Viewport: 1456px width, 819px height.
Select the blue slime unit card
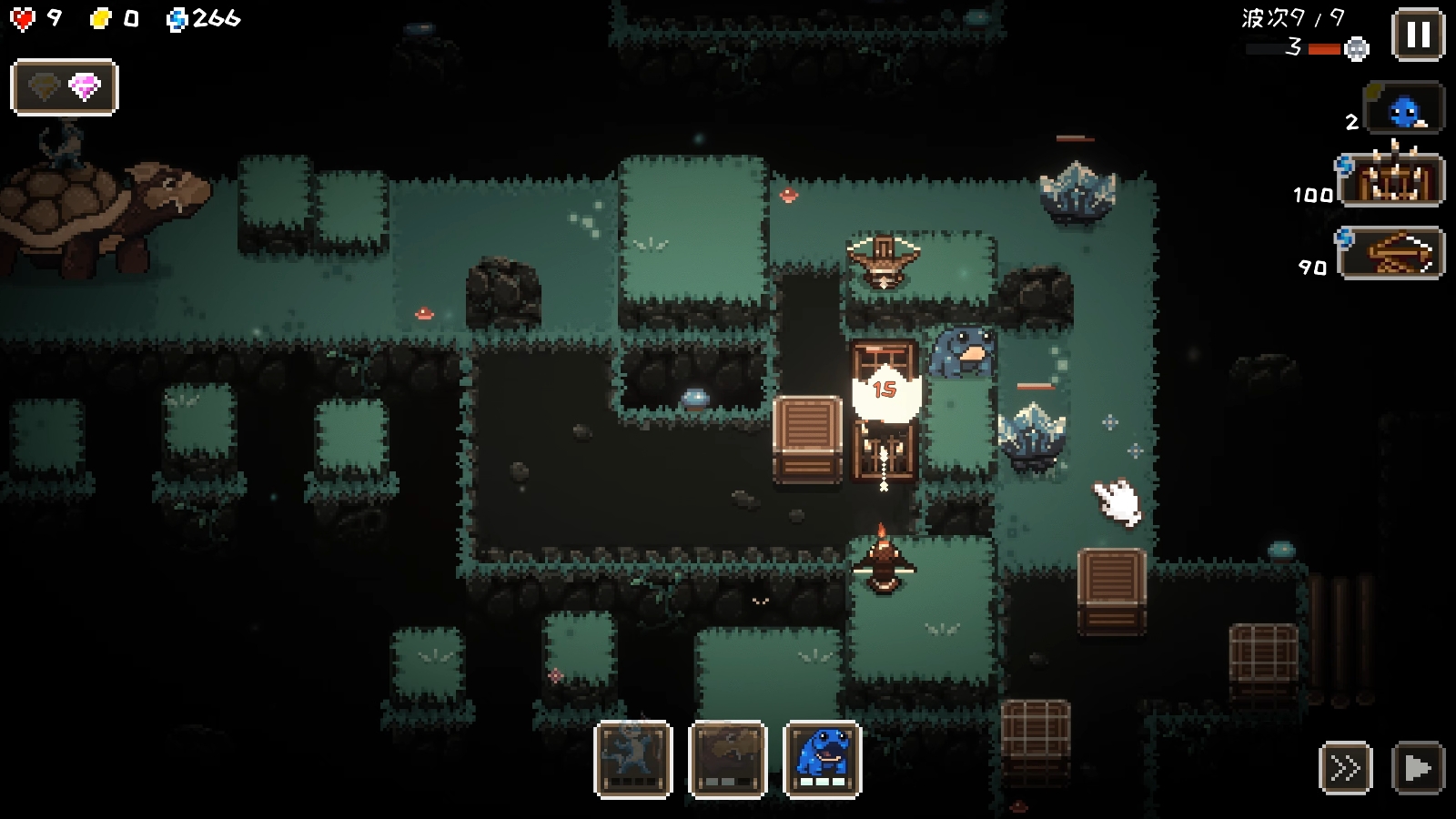pyautogui.click(x=1403, y=109)
